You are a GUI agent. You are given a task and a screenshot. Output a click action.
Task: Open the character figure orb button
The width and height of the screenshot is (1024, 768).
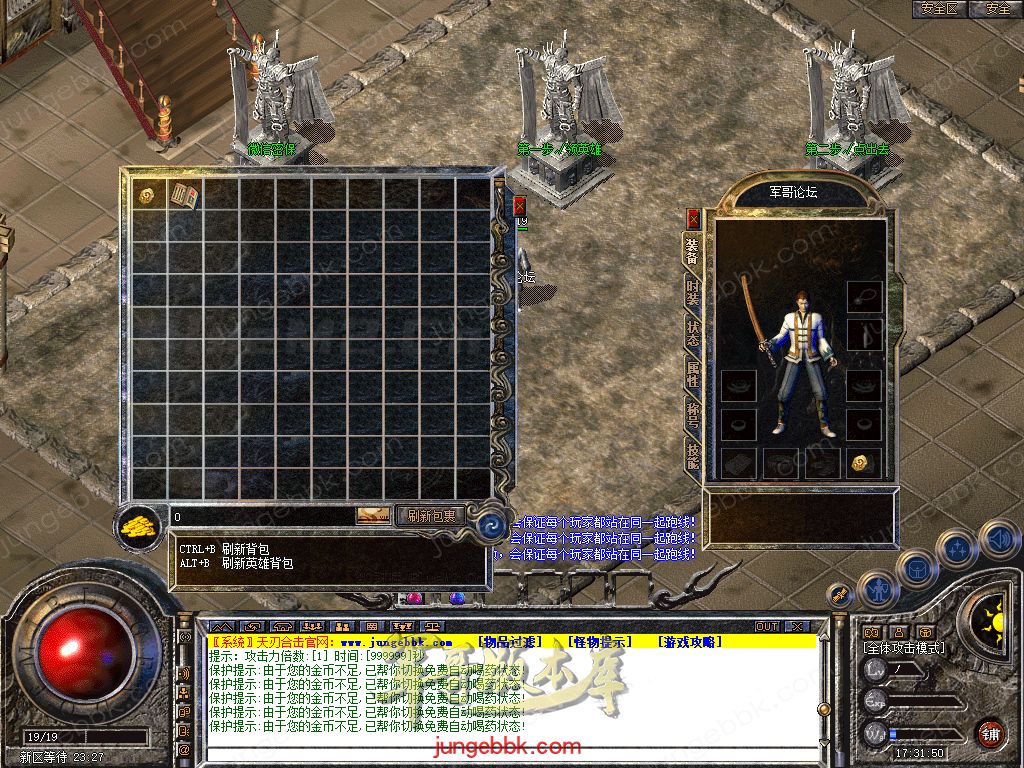pos(877,589)
